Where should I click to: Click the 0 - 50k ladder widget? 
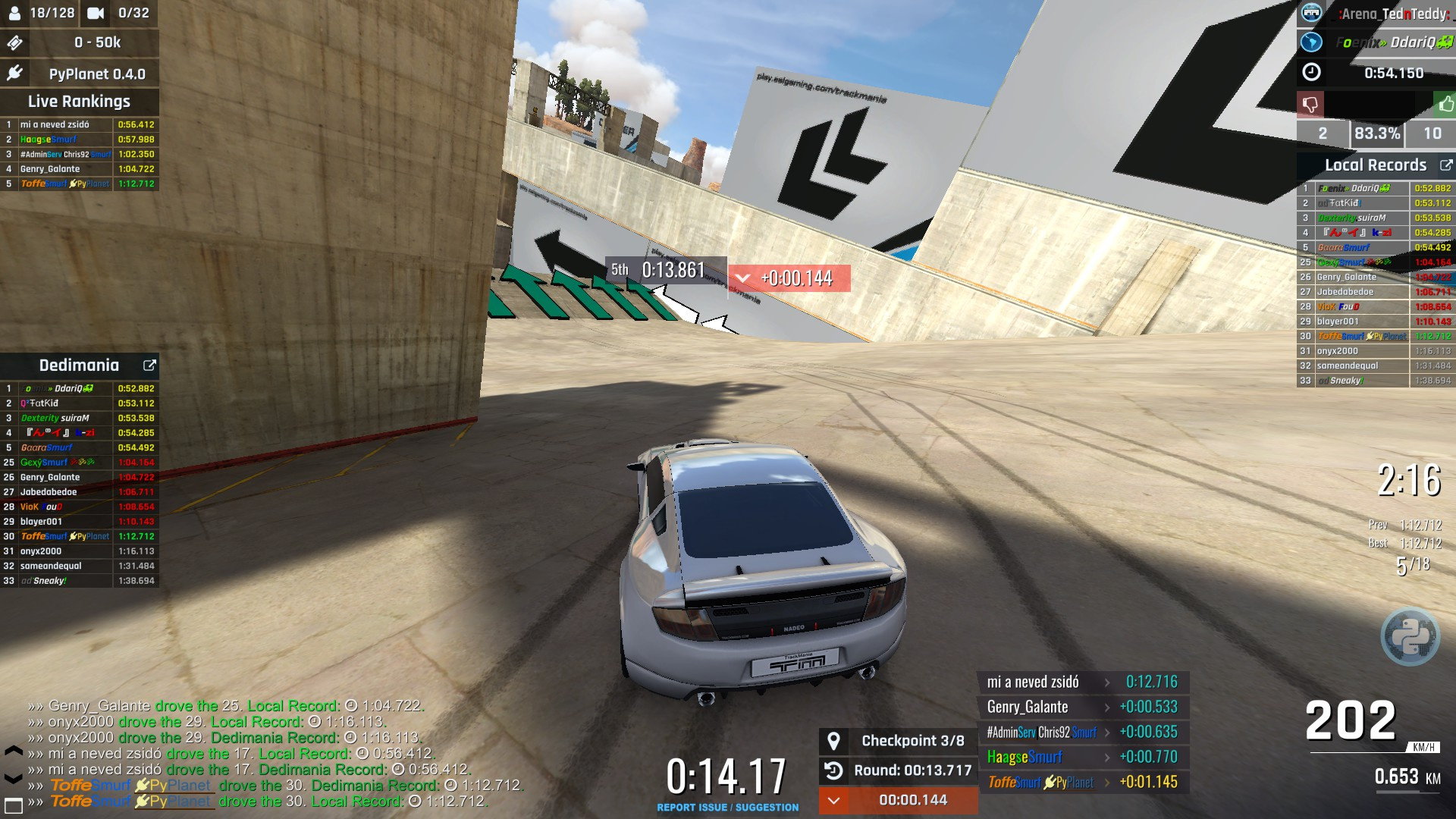click(80, 42)
